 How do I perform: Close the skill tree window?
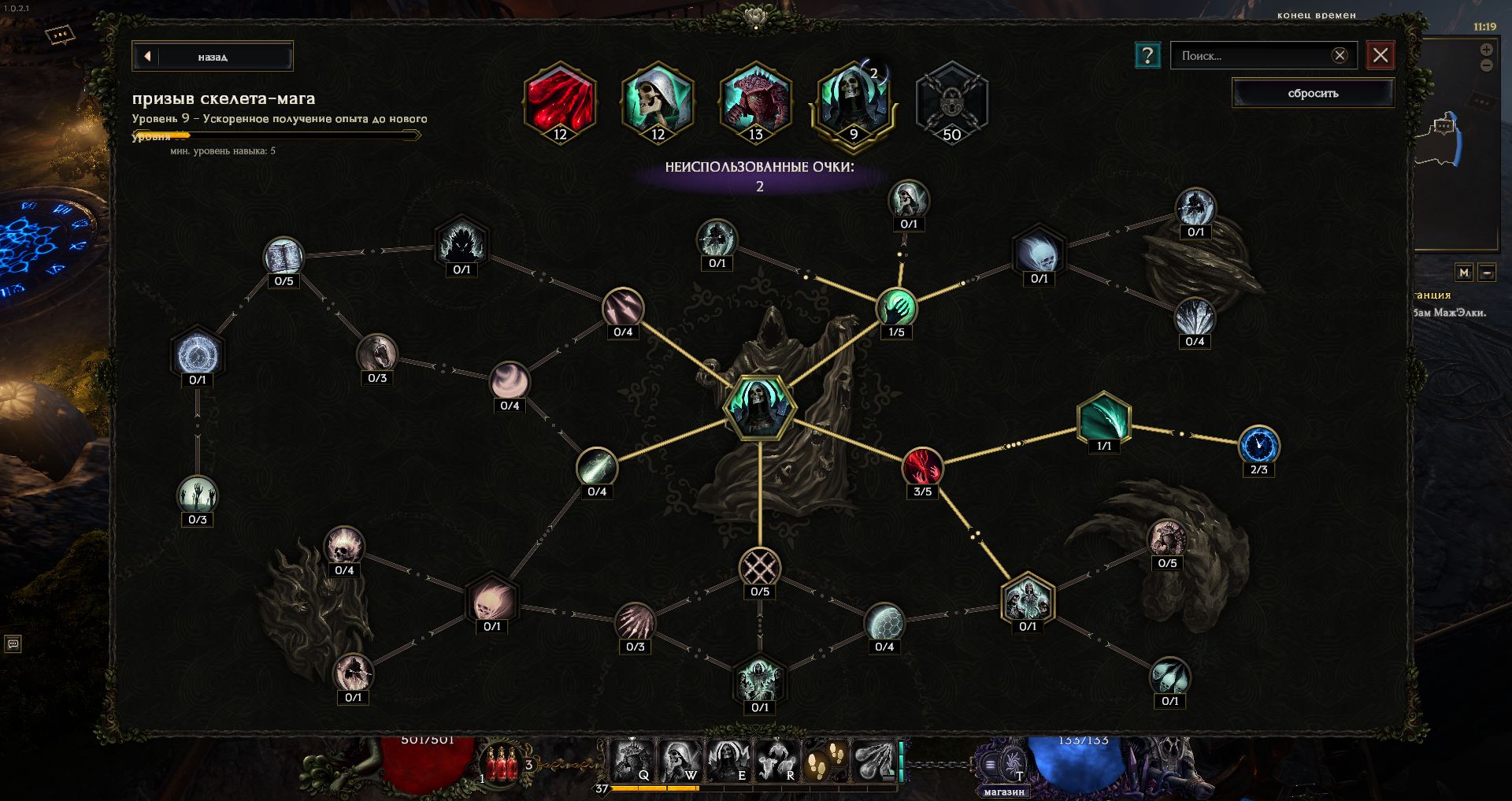coord(1380,55)
